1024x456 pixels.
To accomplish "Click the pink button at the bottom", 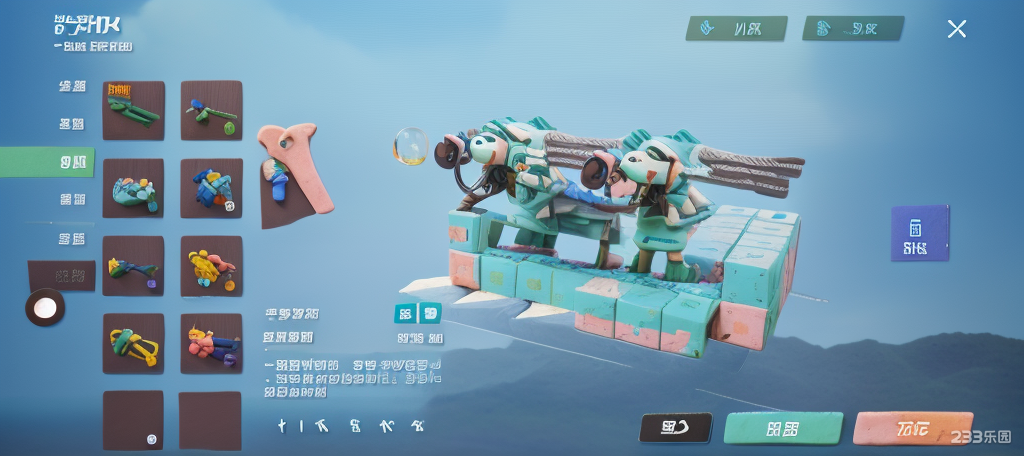I will [x=912, y=429].
